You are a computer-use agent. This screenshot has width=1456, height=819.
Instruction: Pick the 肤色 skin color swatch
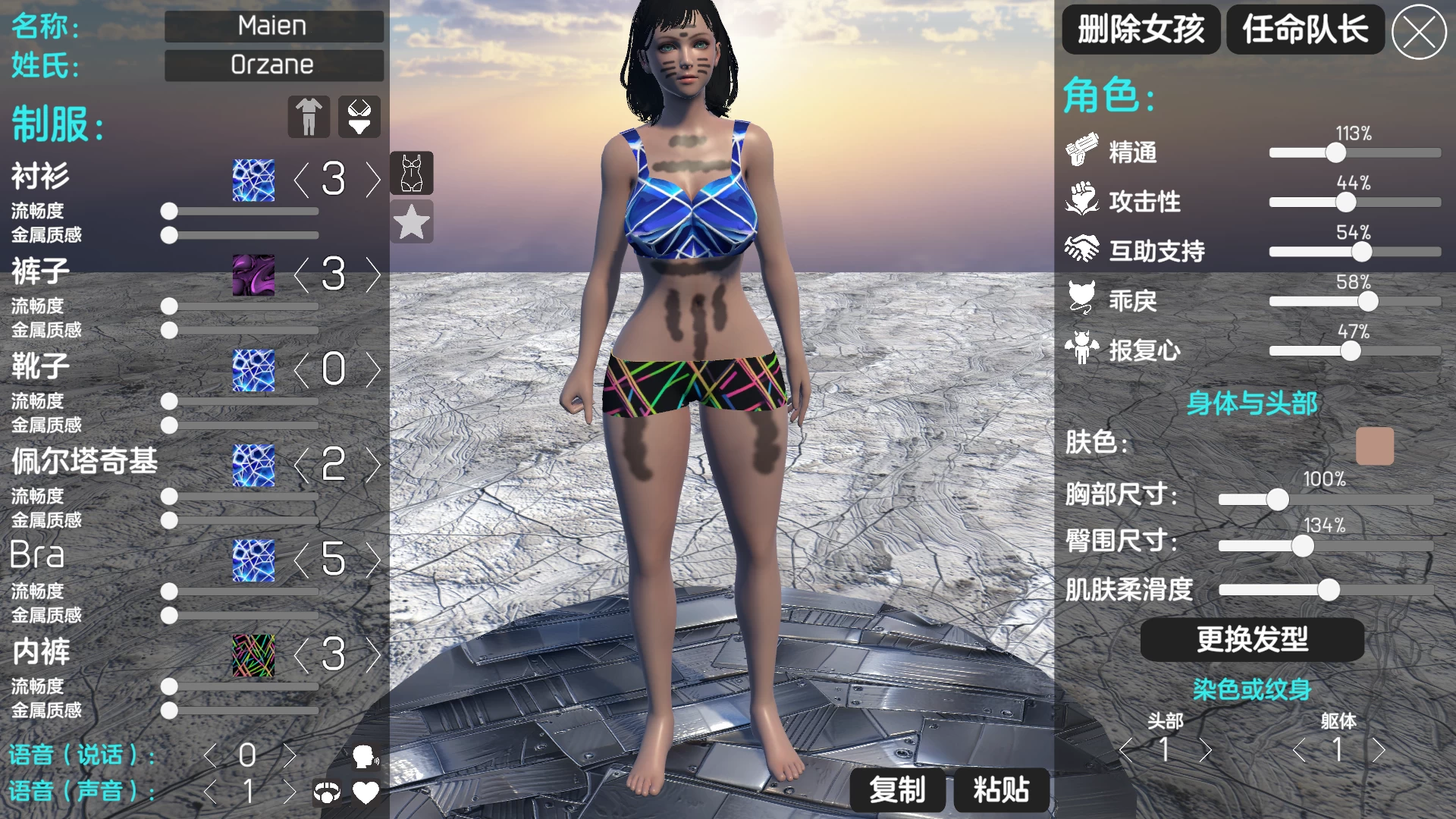click(x=1374, y=445)
